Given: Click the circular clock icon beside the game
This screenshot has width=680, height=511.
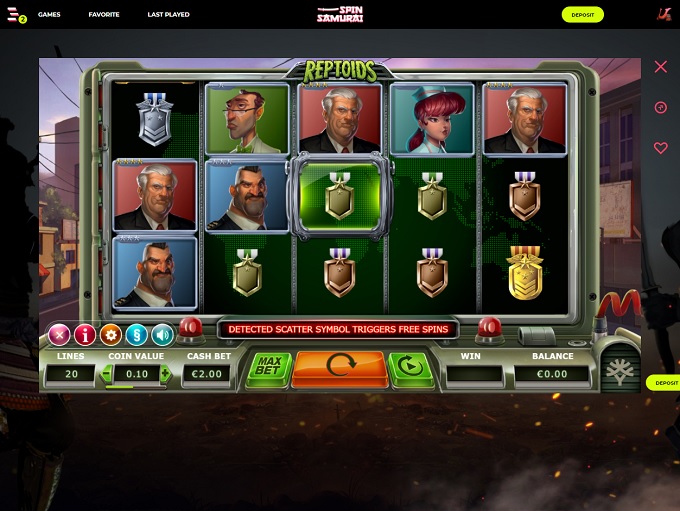Looking at the screenshot, I should (x=660, y=108).
